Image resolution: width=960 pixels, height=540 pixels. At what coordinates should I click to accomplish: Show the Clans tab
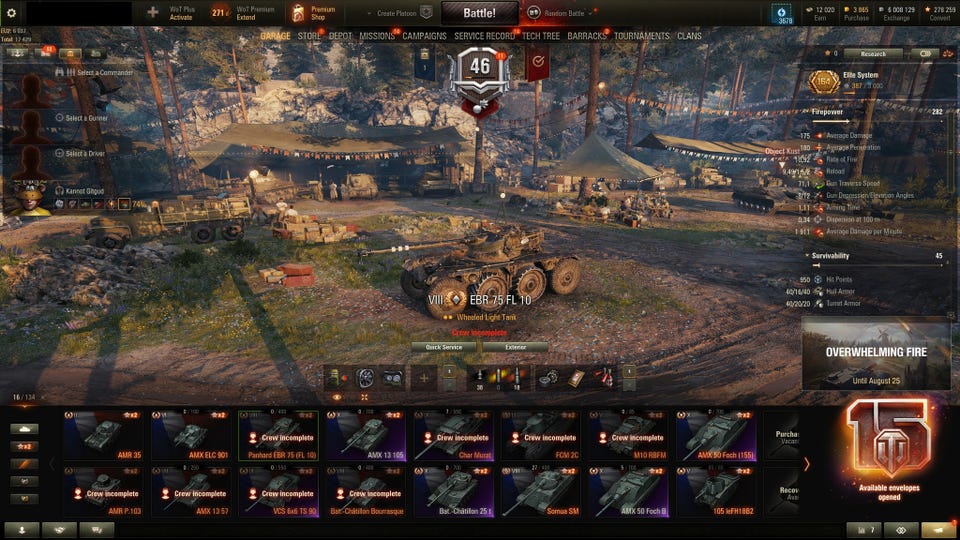click(689, 36)
